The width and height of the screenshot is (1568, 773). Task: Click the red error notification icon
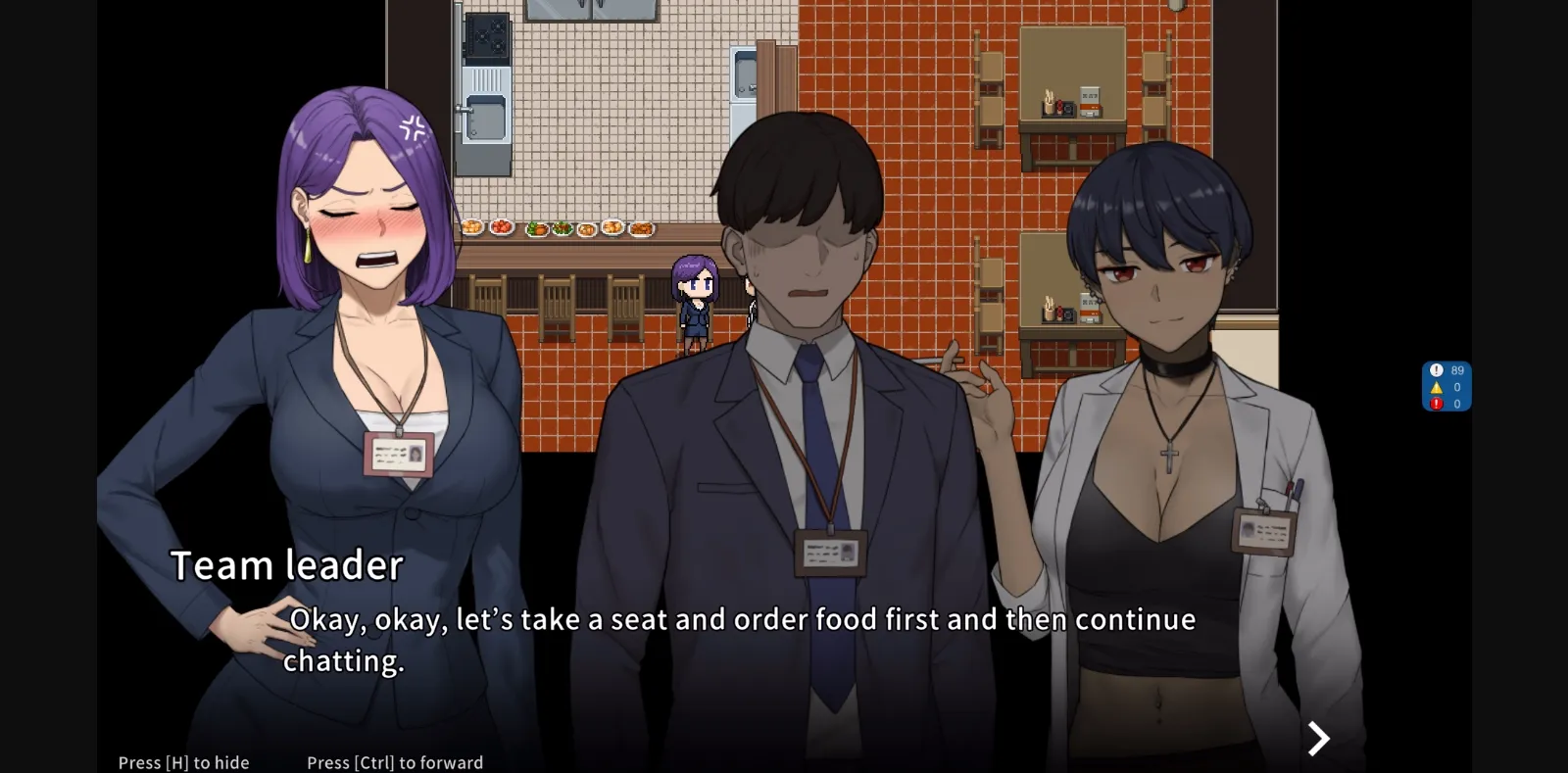(1436, 402)
